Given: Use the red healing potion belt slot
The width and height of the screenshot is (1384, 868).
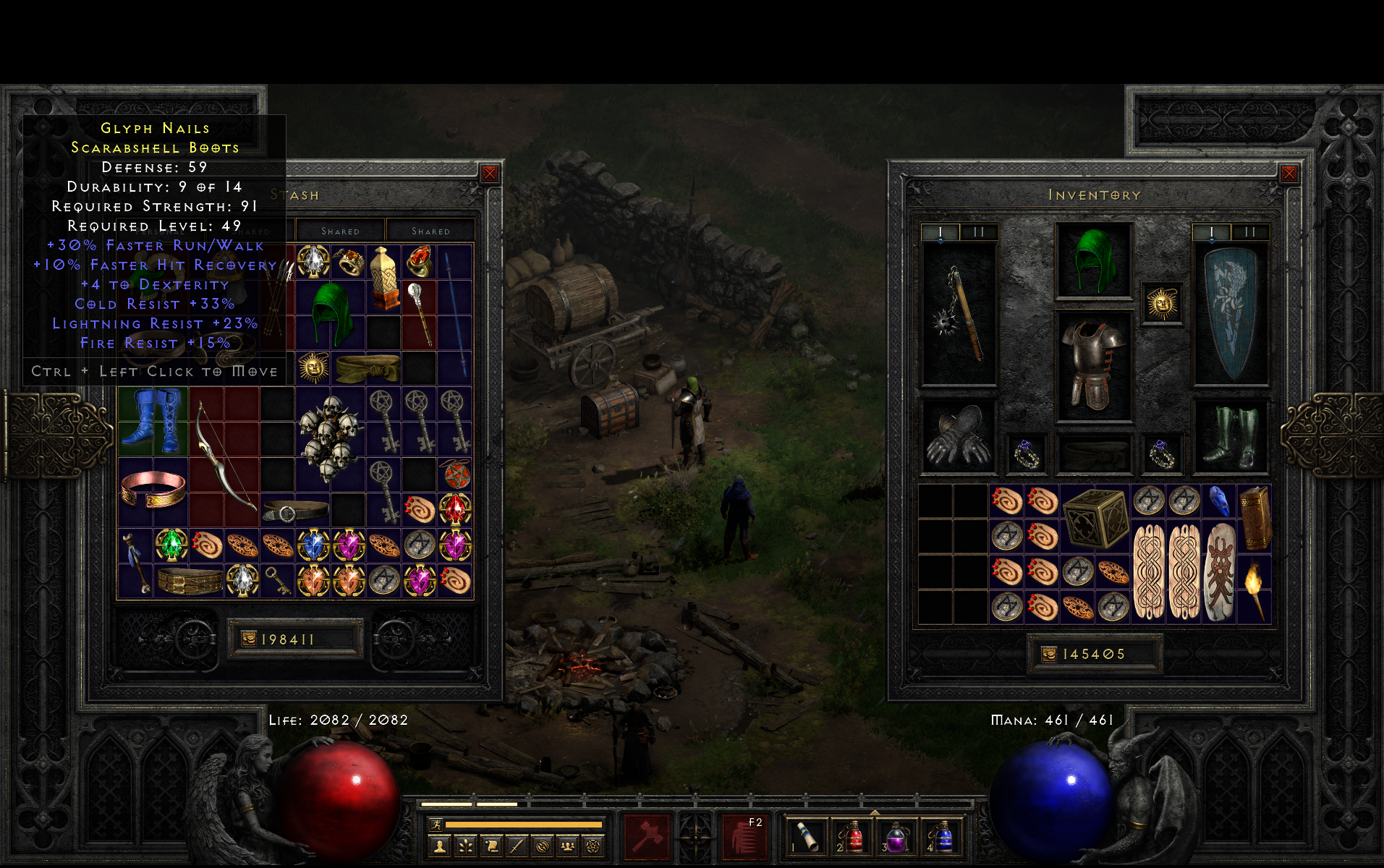Looking at the screenshot, I should pyautogui.click(x=852, y=837).
